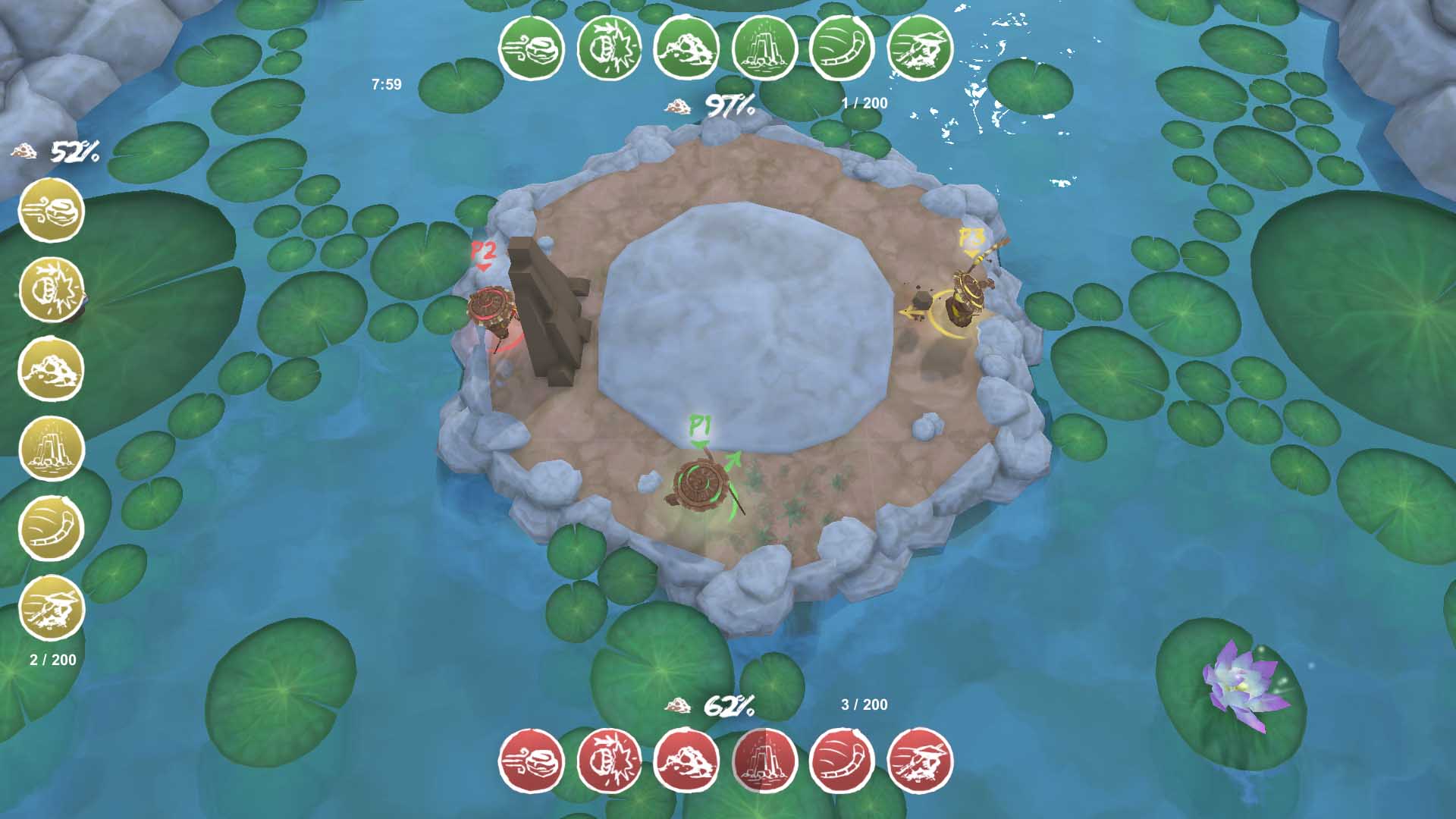Choose the red straw-hat warrior dash ability
The width and height of the screenshot is (1456, 819).
click(920, 761)
